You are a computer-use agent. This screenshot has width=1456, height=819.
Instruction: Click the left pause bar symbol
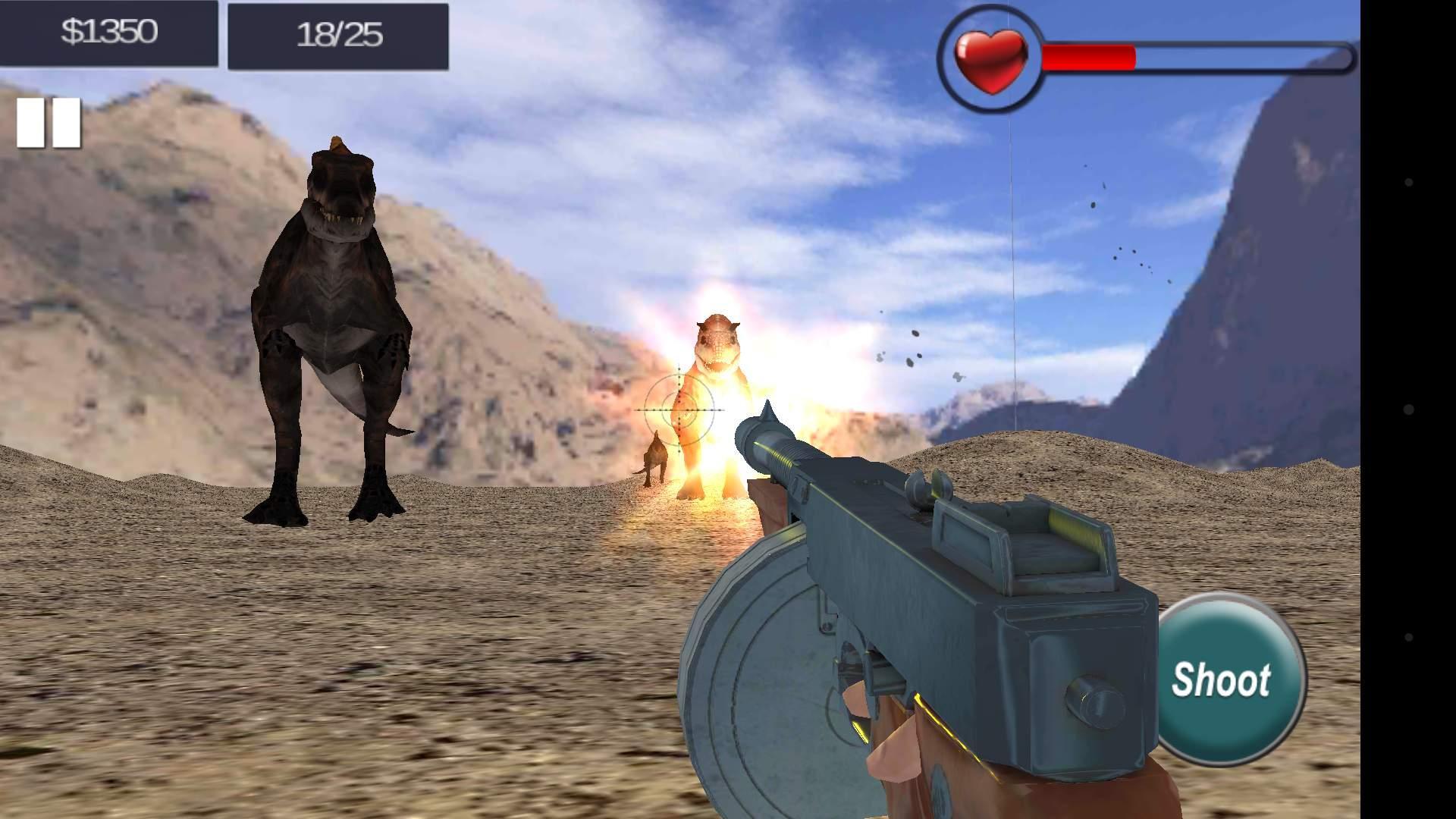pos(32,121)
